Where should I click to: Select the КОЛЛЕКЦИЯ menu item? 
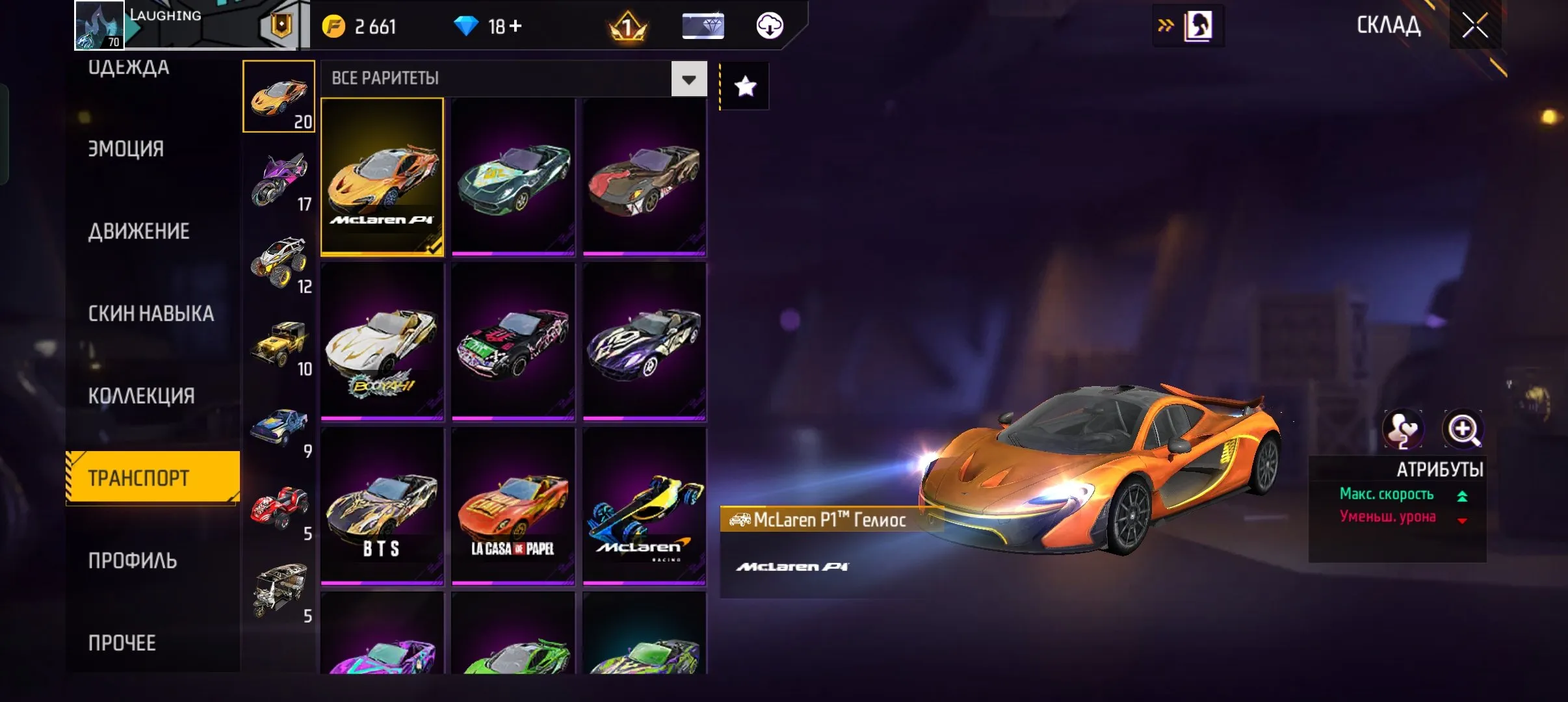click(140, 395)
